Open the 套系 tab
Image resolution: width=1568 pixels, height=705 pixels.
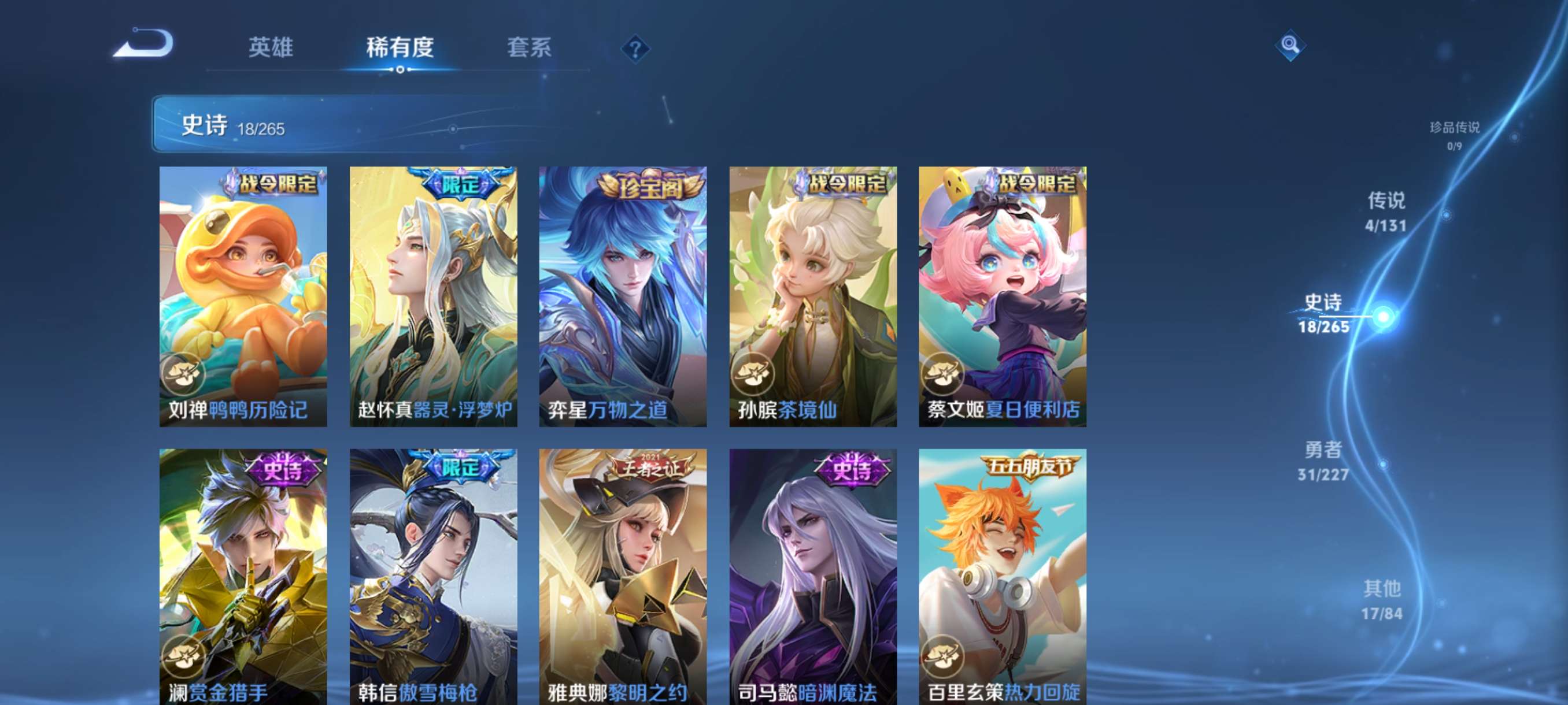click(528, 47)
